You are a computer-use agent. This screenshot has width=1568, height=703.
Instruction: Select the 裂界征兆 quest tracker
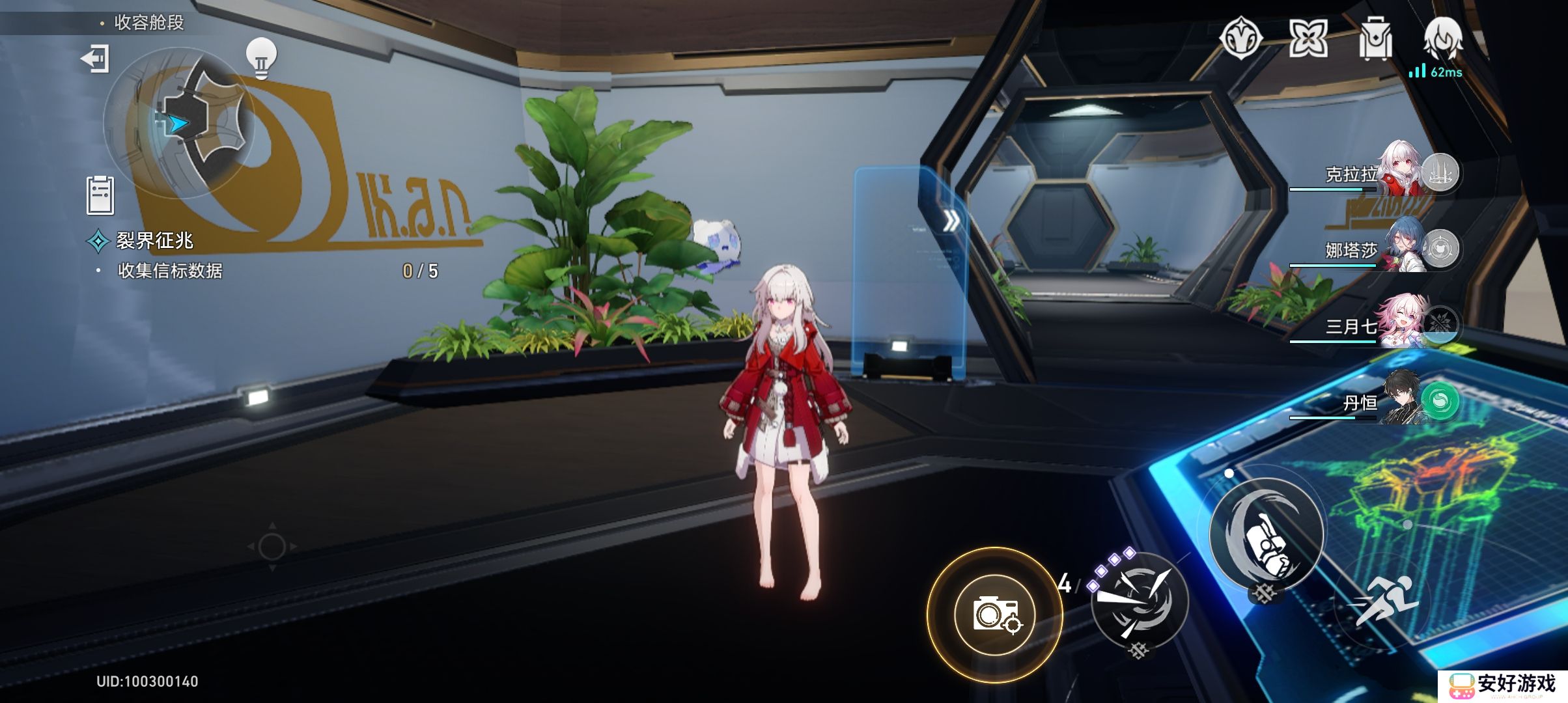pos(154,241)
